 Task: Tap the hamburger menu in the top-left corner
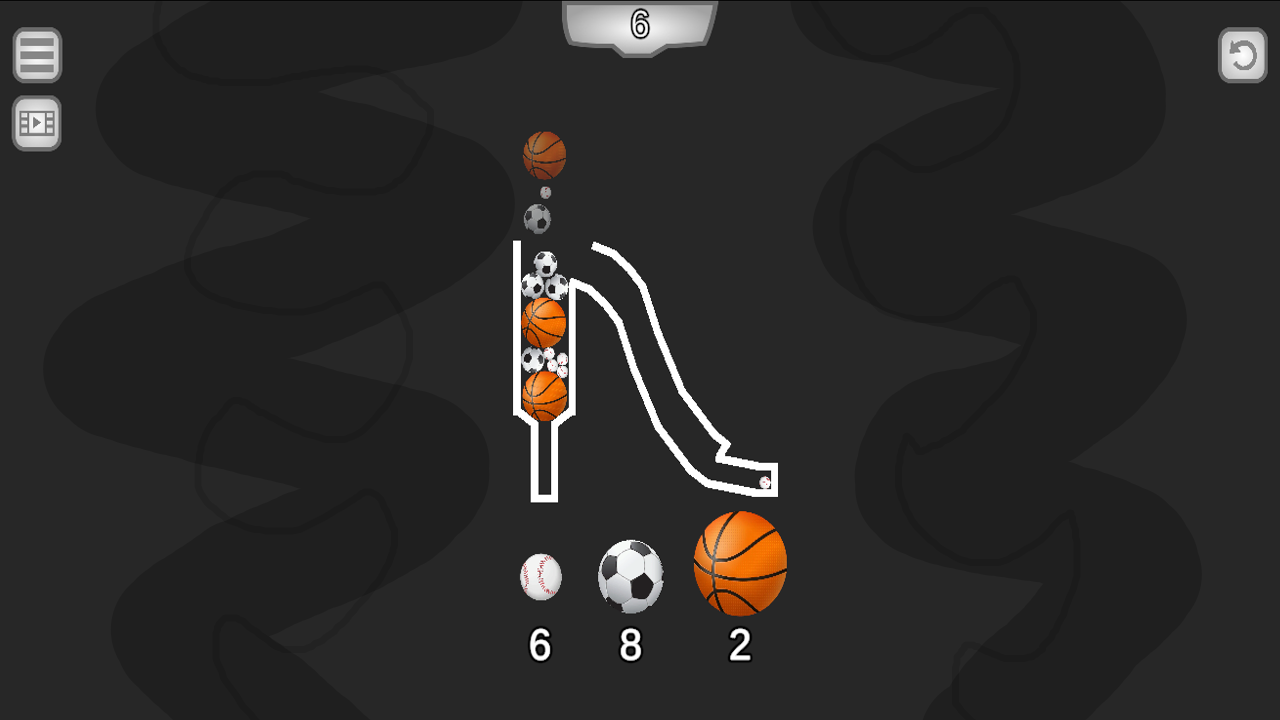point(36,55)
